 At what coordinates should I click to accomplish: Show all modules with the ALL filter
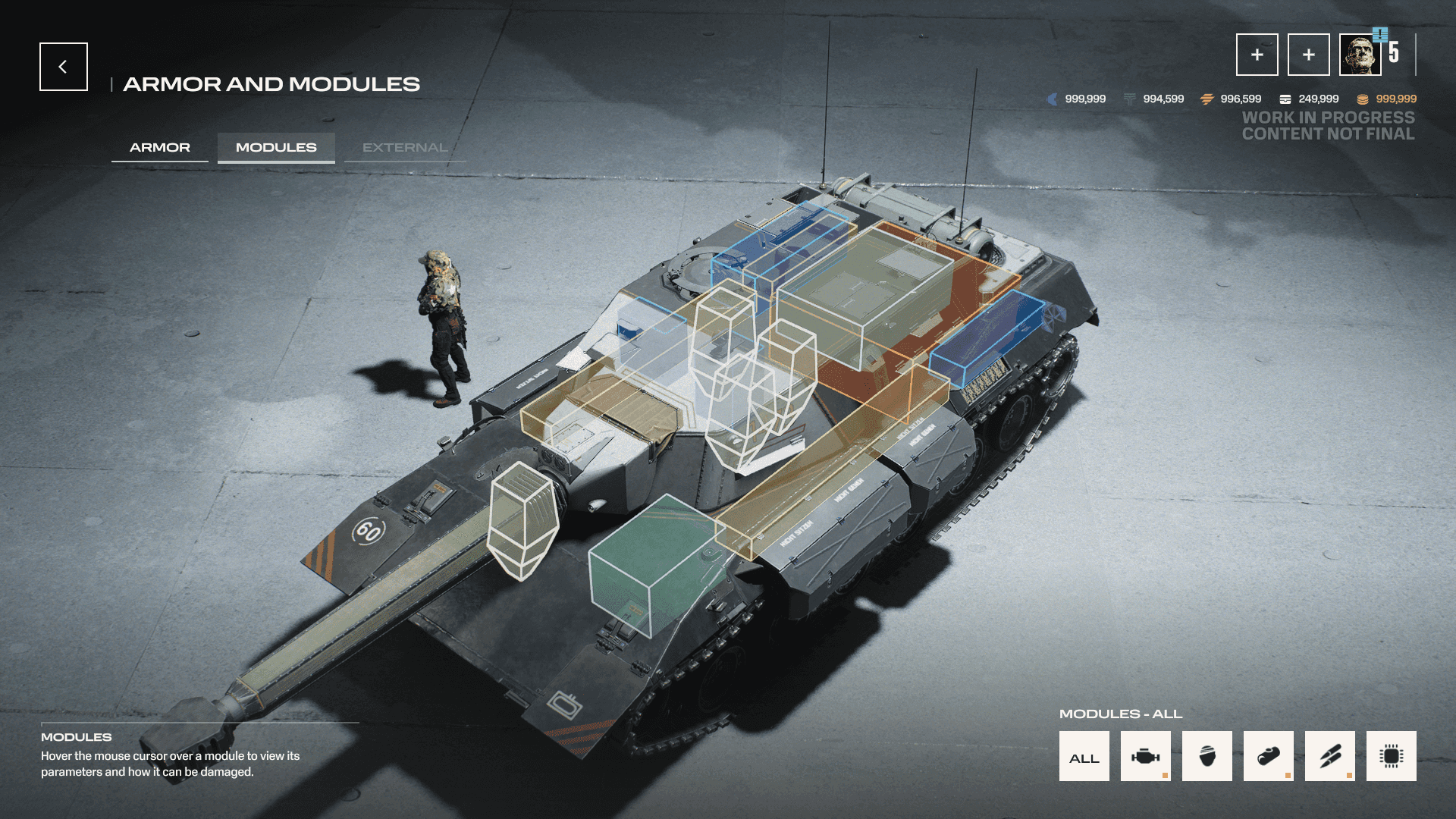[1084, 757]
